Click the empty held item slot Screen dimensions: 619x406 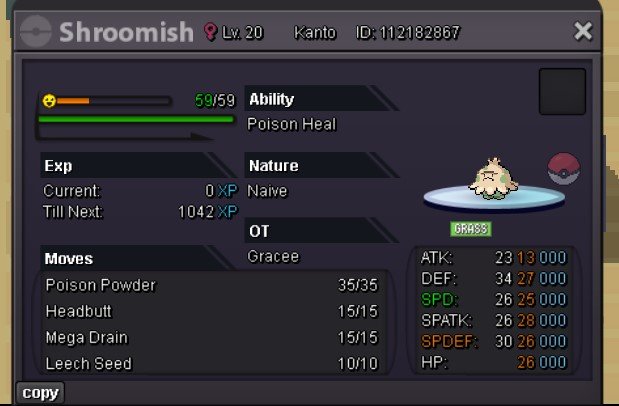(562, 92)
